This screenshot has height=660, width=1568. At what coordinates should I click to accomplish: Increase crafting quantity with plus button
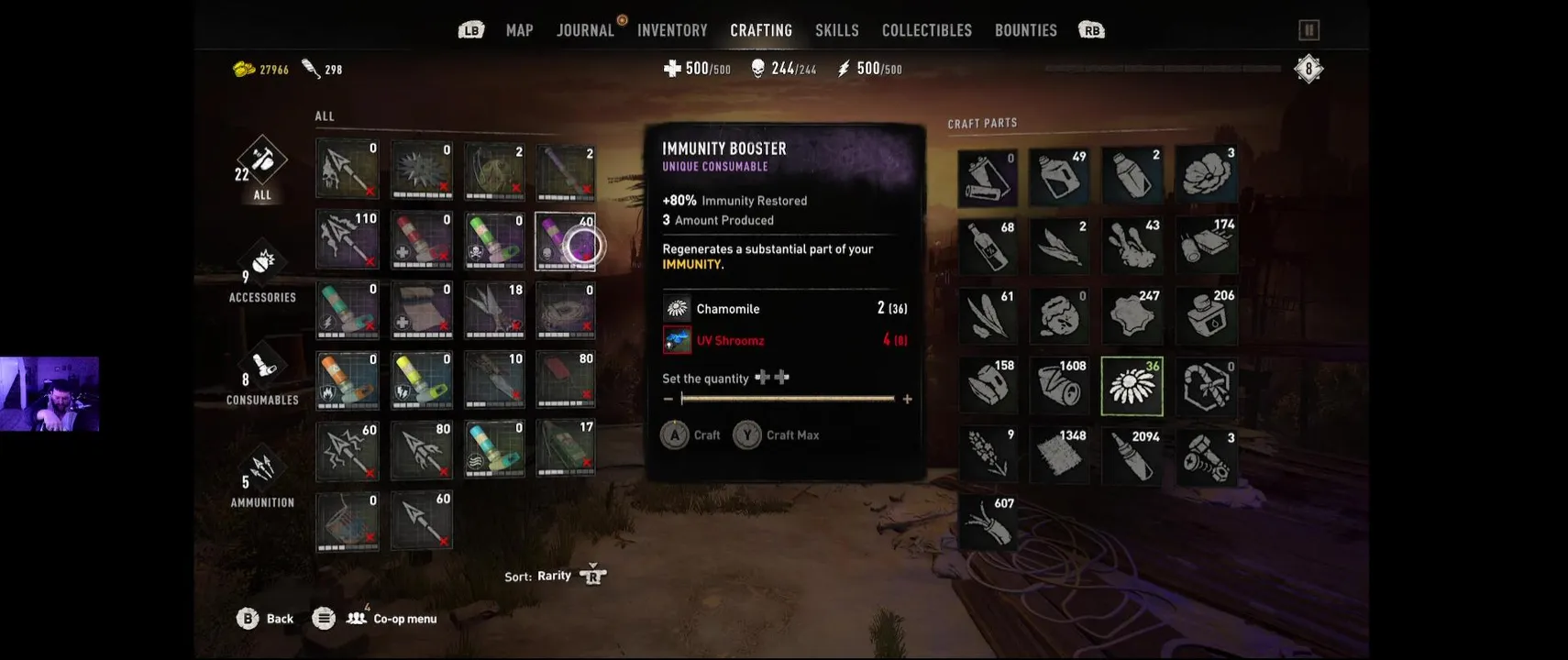[x=908, y=399]
